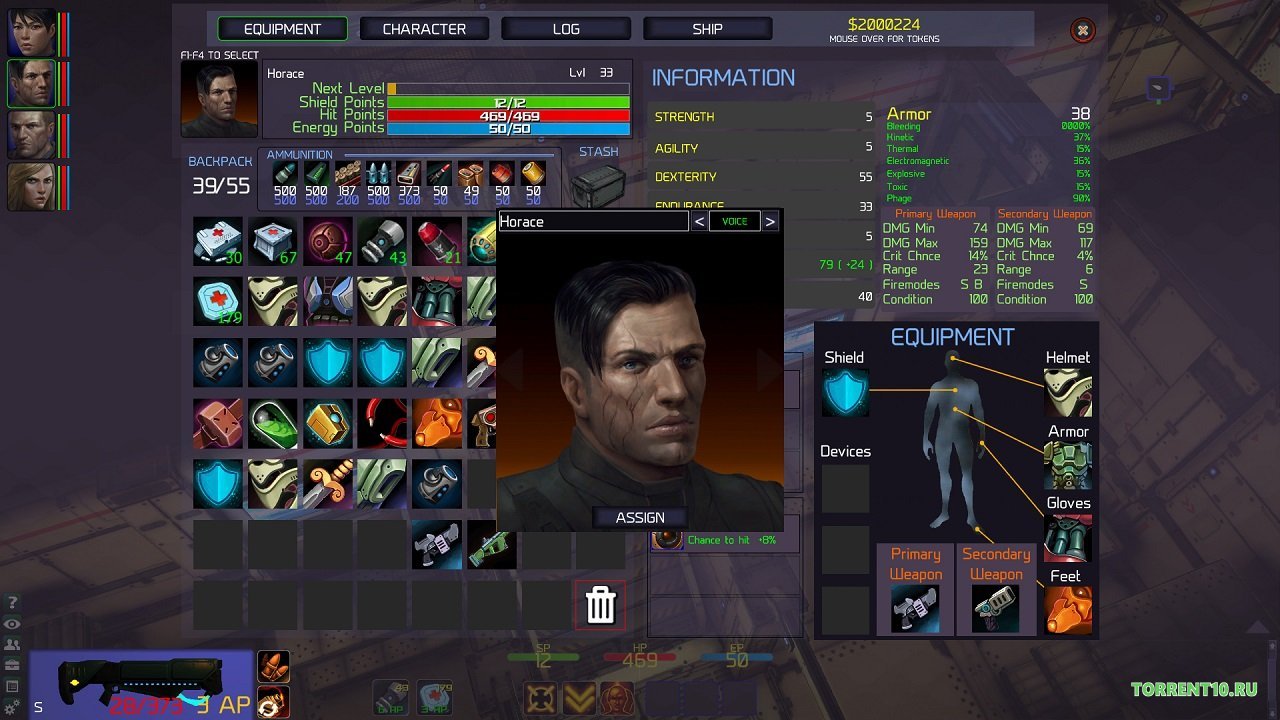Show previous portrait with left arrow

[699, 222]
